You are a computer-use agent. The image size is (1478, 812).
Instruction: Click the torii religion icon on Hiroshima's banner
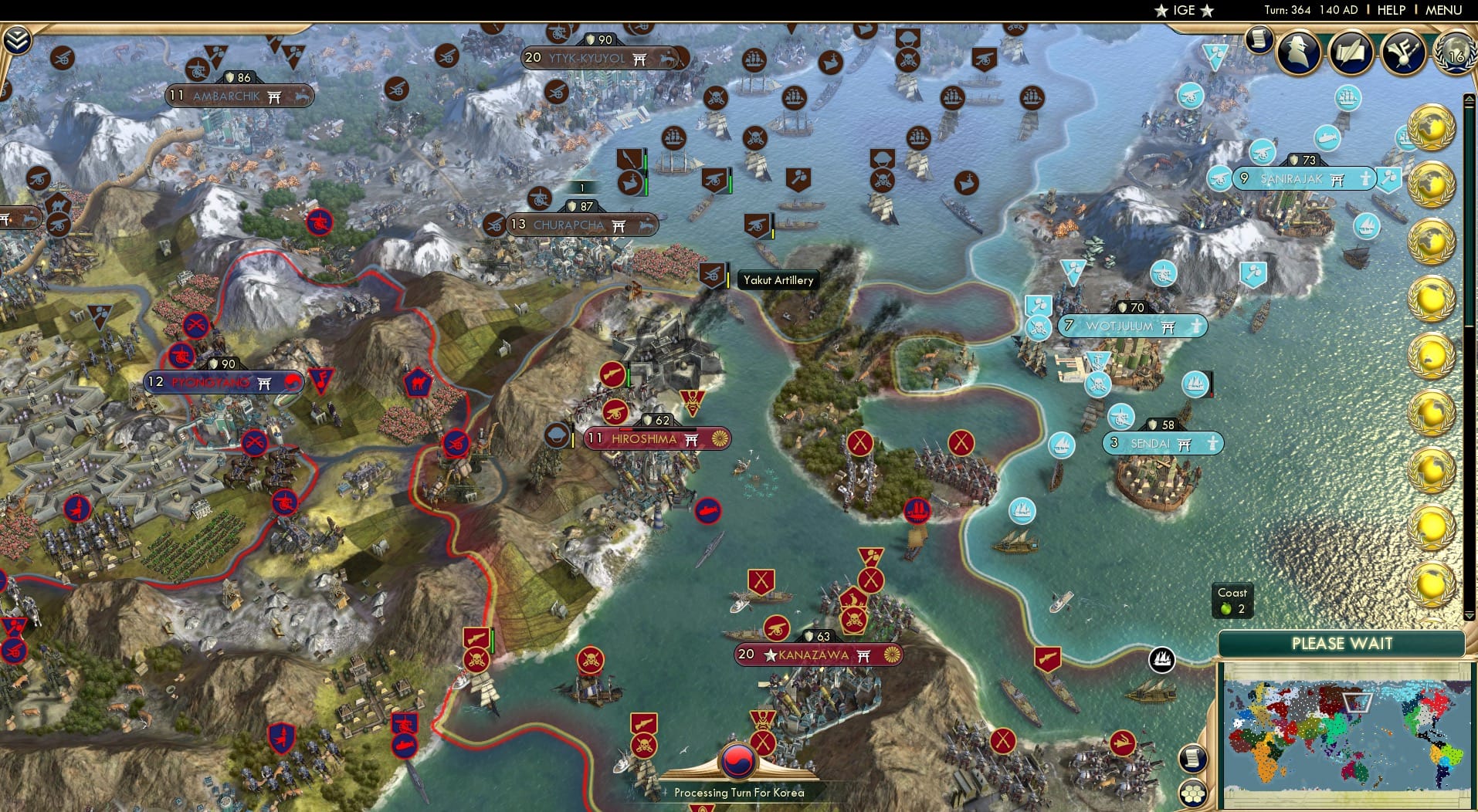click(x=690, y=438)
